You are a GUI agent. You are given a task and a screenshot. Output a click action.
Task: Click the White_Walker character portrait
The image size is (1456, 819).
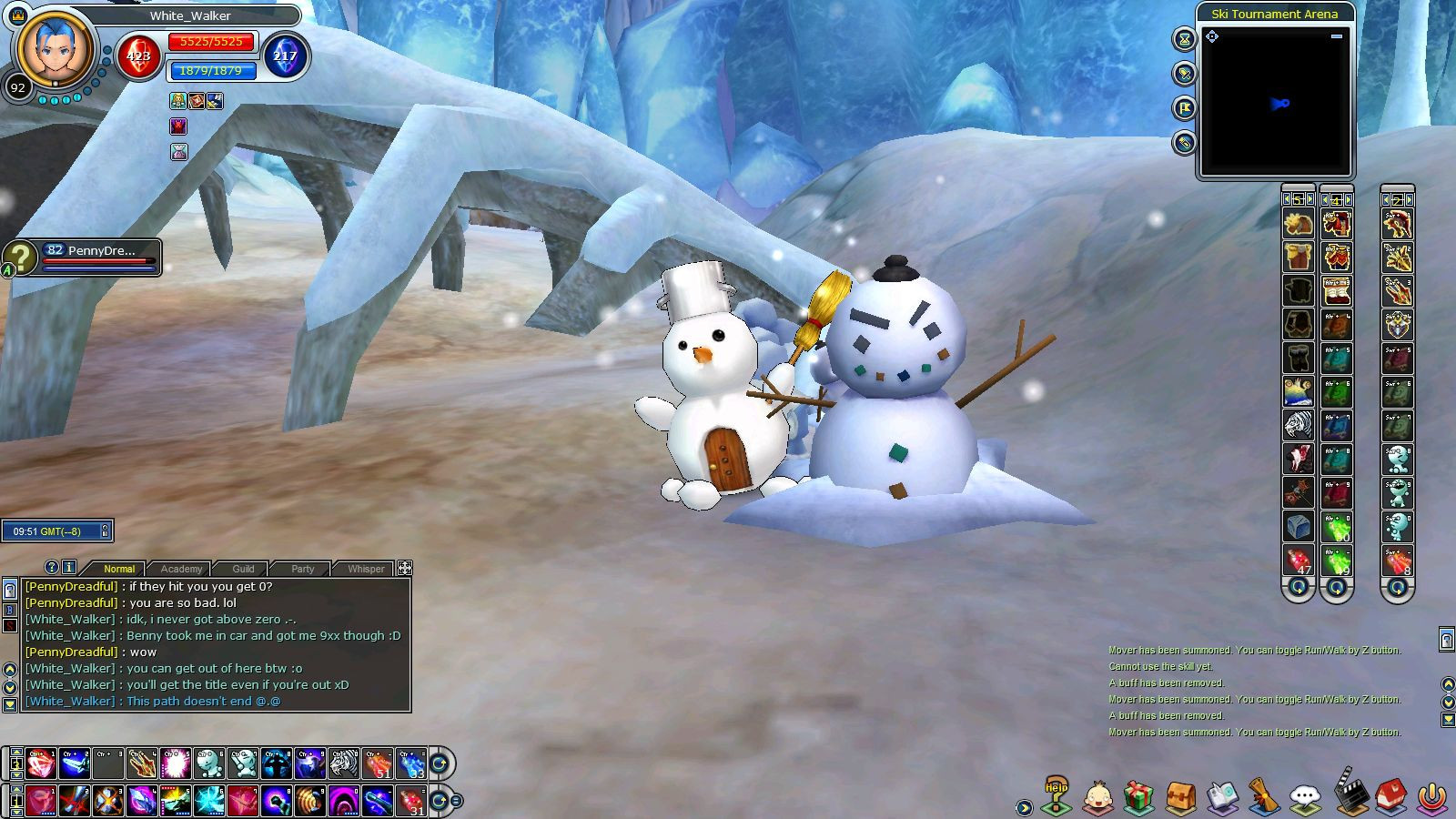click(55, 50)
